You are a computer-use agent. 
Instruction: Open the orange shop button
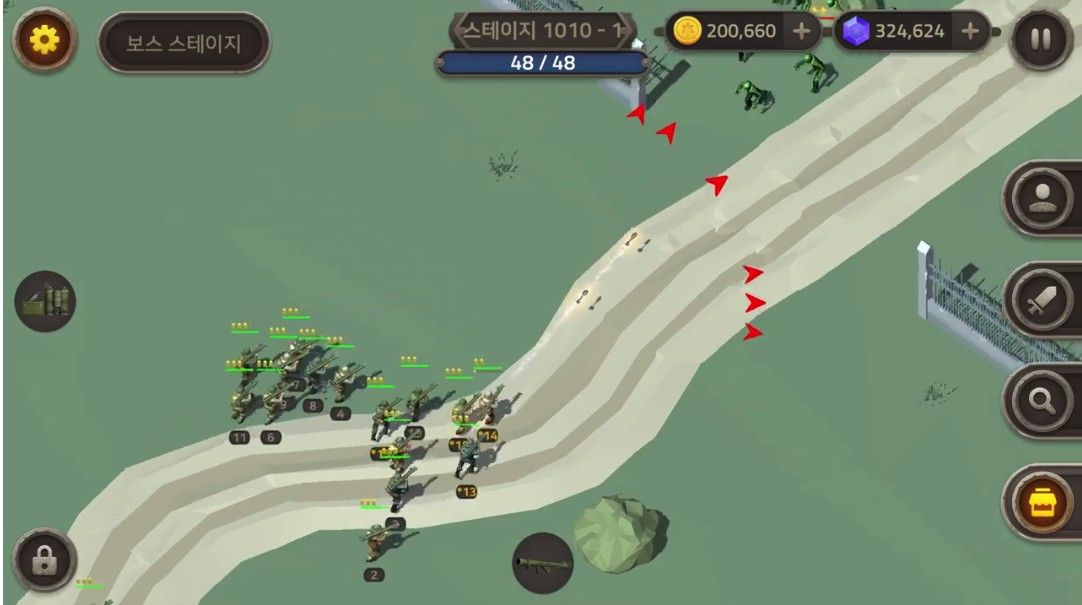pyautogui.click(x=1044, y=500)
